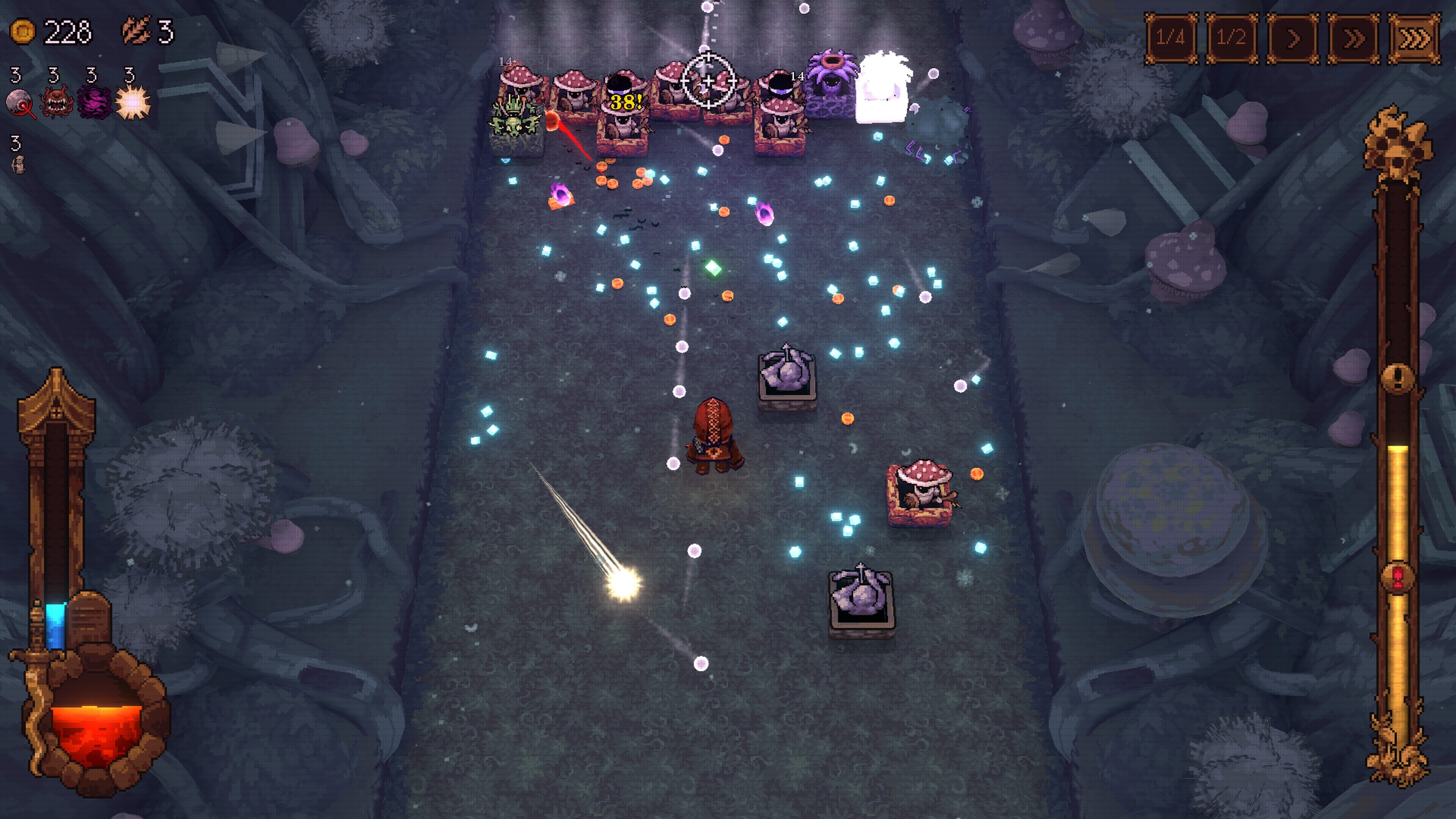Activate the triple-arrow fastest speed button
This screenshot has width=1456, height=819.
[1414, 38]
